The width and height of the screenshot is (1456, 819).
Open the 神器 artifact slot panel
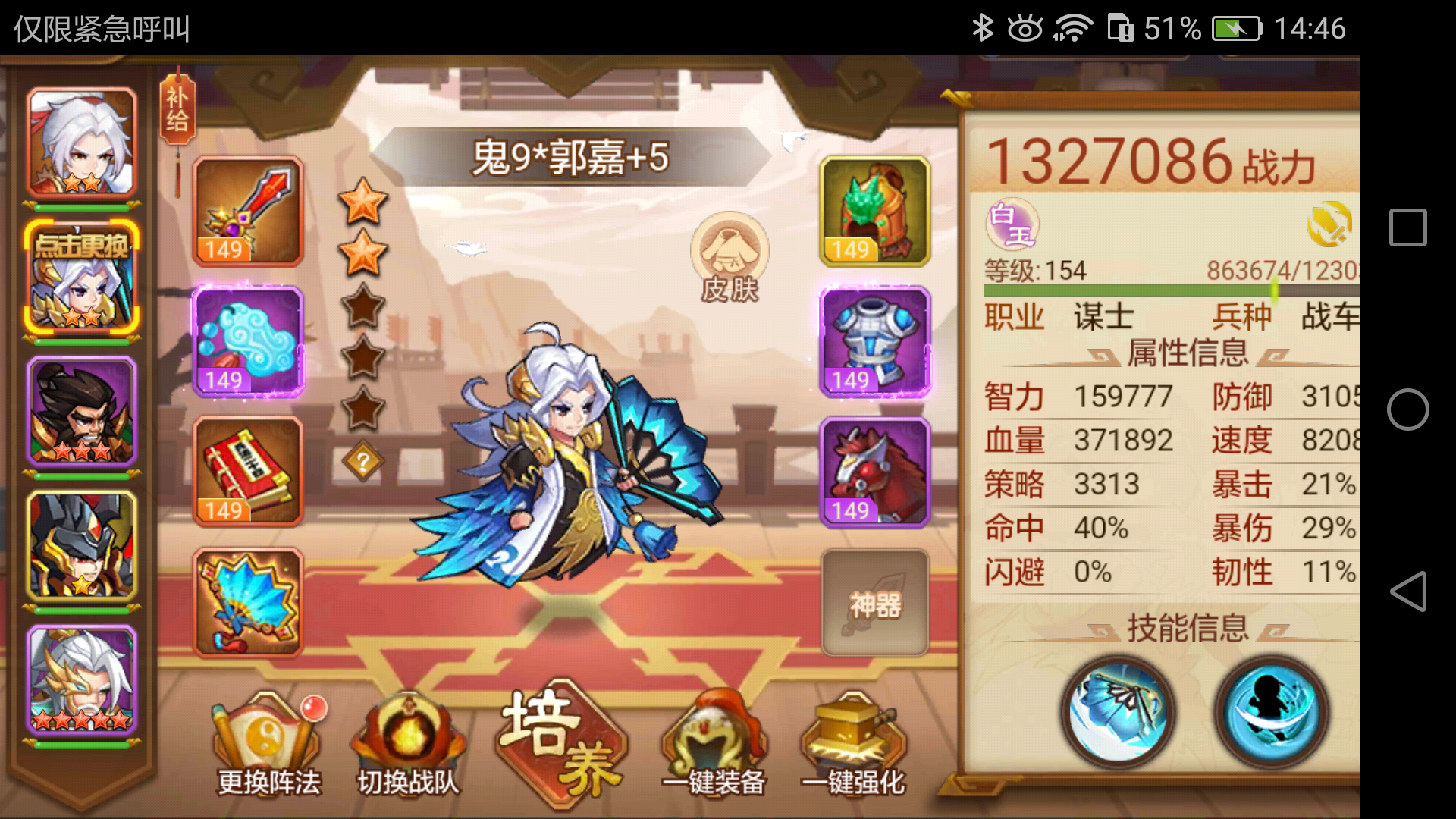tap(874, 603)
